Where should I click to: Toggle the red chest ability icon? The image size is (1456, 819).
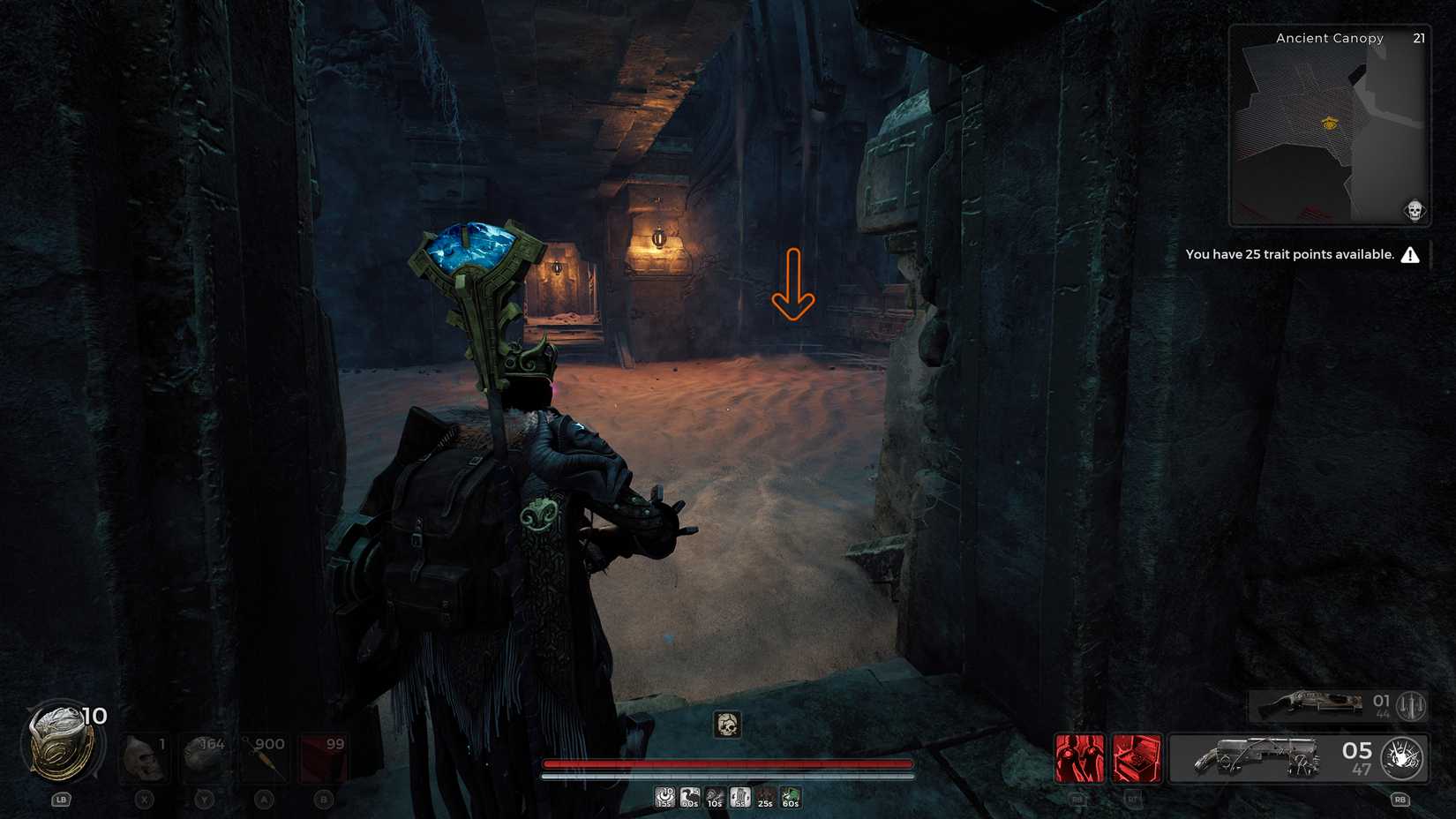(1137, 757)
